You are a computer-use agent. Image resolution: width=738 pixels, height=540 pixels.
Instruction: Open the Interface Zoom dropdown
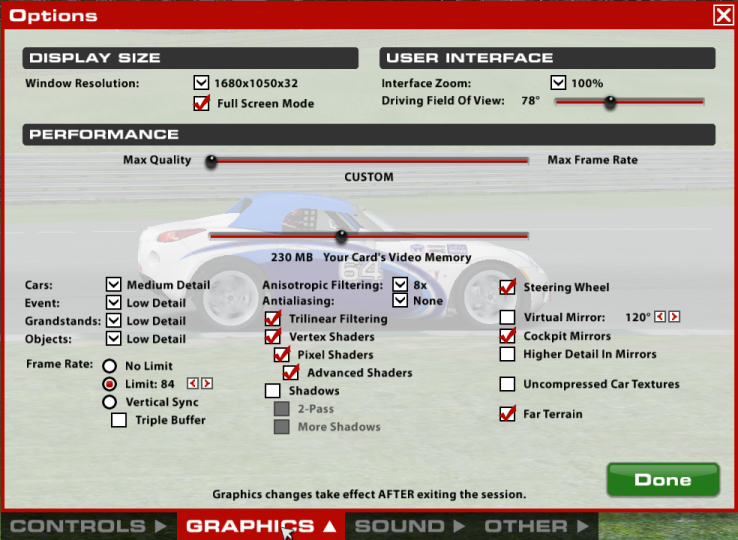click(x=558, y=83)
